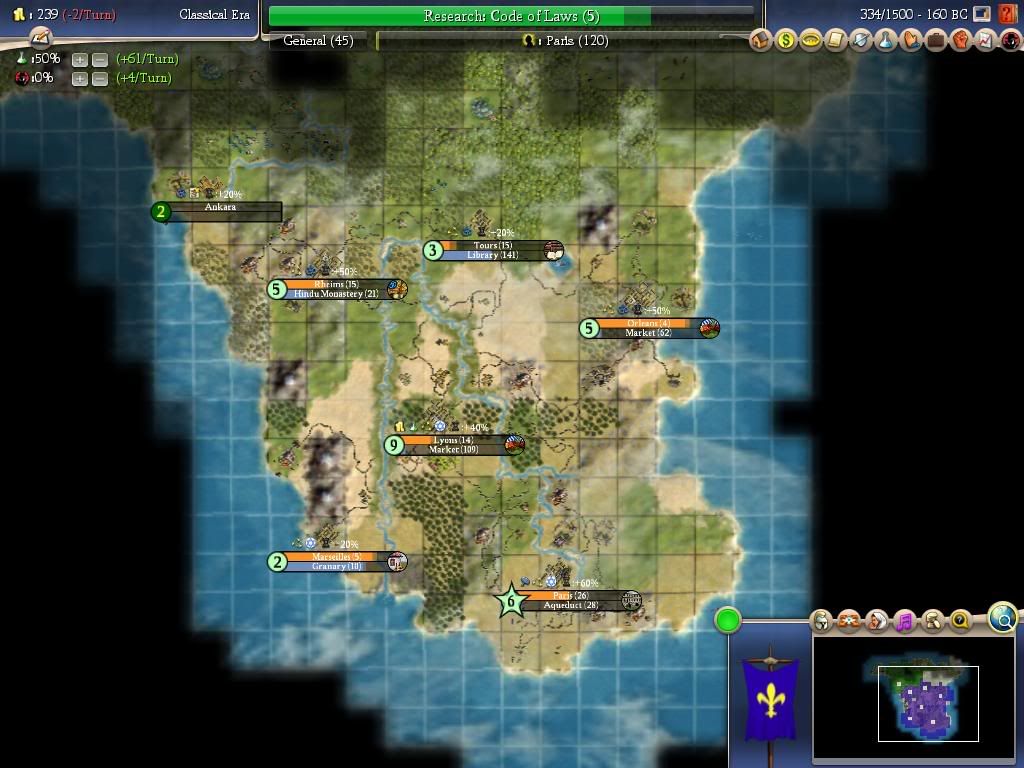Open the Espionage Advisor spy icon
The height and width of the screenshot is (768, 1024).
[x=1010, y=41]
